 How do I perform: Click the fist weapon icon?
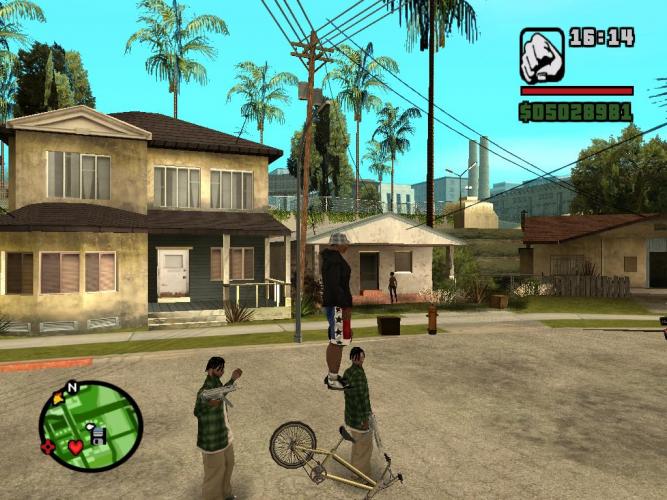542,56
